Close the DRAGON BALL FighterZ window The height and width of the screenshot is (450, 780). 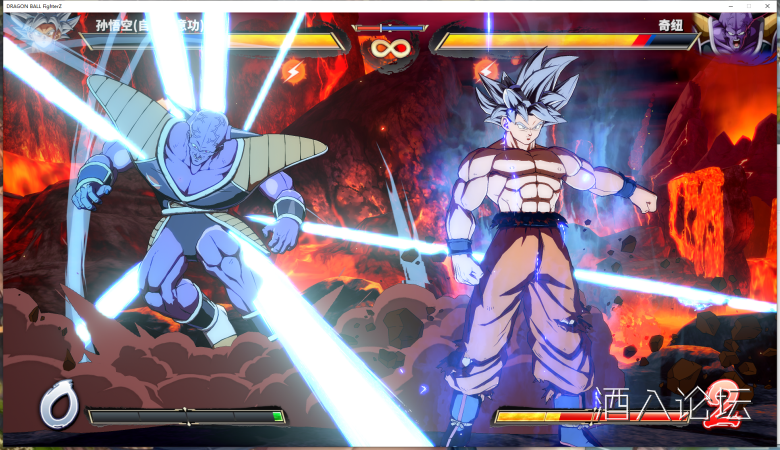click(769, 6)
